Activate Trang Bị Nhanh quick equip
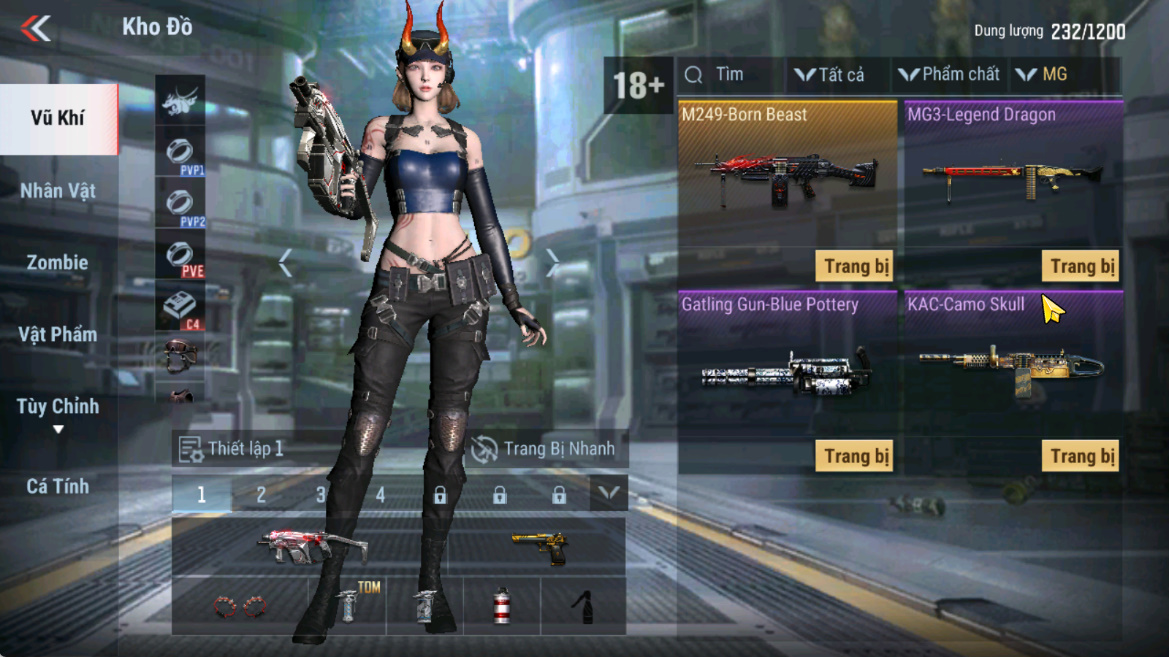 click(x=544, y=449)
